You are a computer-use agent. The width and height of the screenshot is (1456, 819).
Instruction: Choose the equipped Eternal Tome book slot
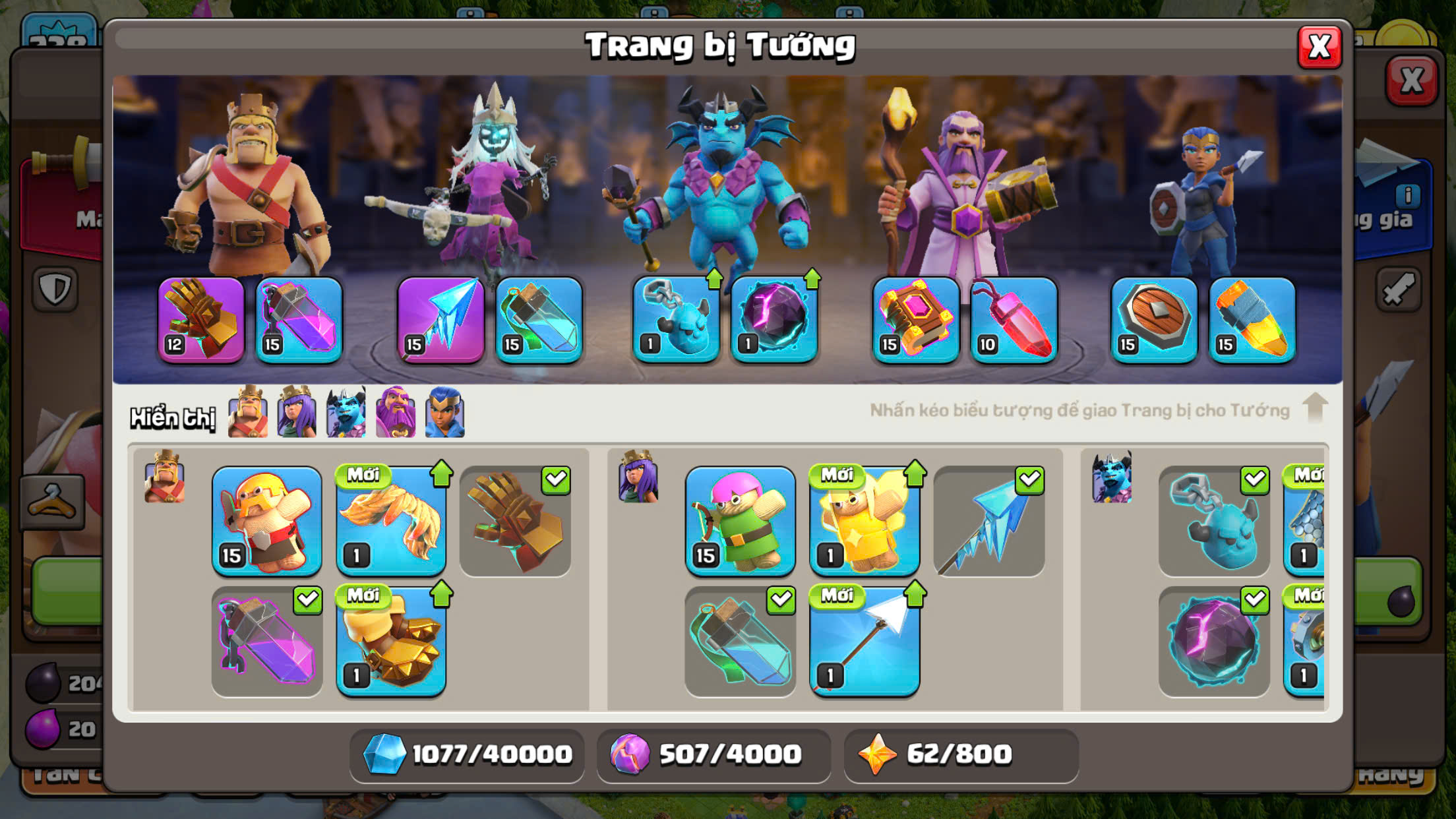click(916, 320)
